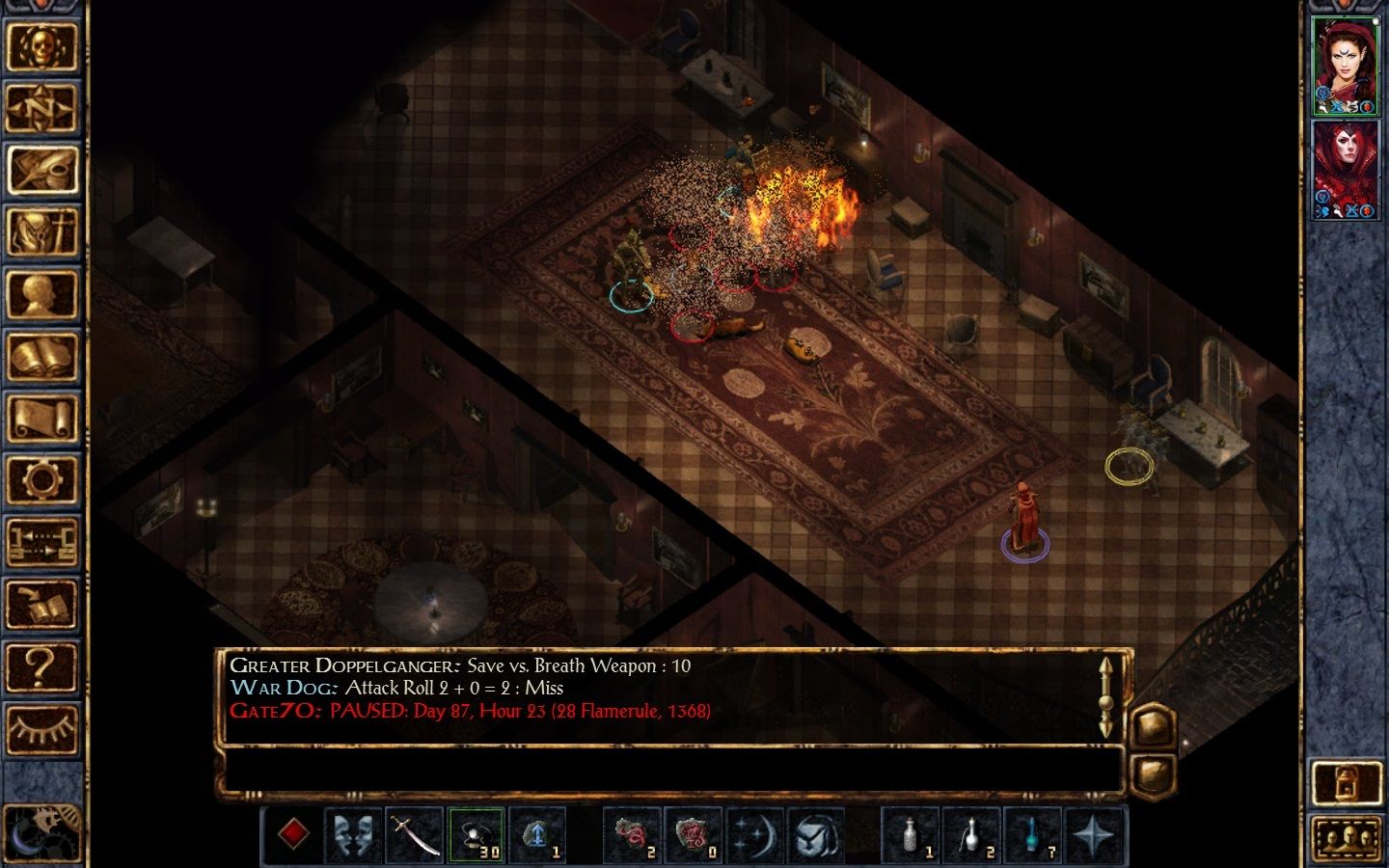Image resolution: width=1389 pixels, height=868 pixels.
Task: Open the mage spellbook button
Action: tap(41, 356)
